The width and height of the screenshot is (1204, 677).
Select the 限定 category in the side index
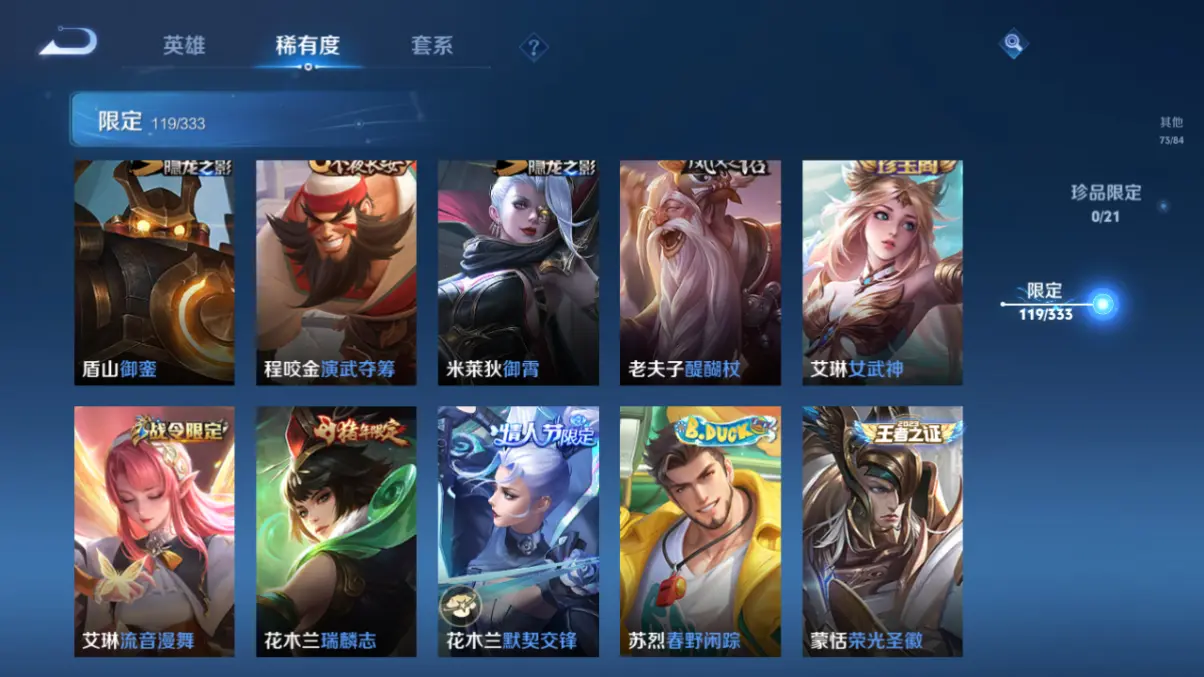click(1046, 301)
